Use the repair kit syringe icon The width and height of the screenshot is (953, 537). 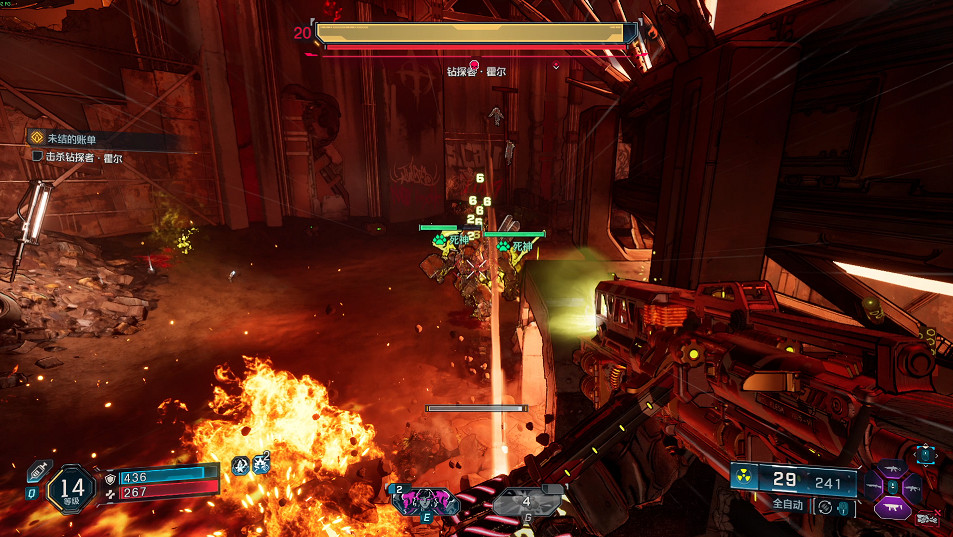[x=36, y=473]
